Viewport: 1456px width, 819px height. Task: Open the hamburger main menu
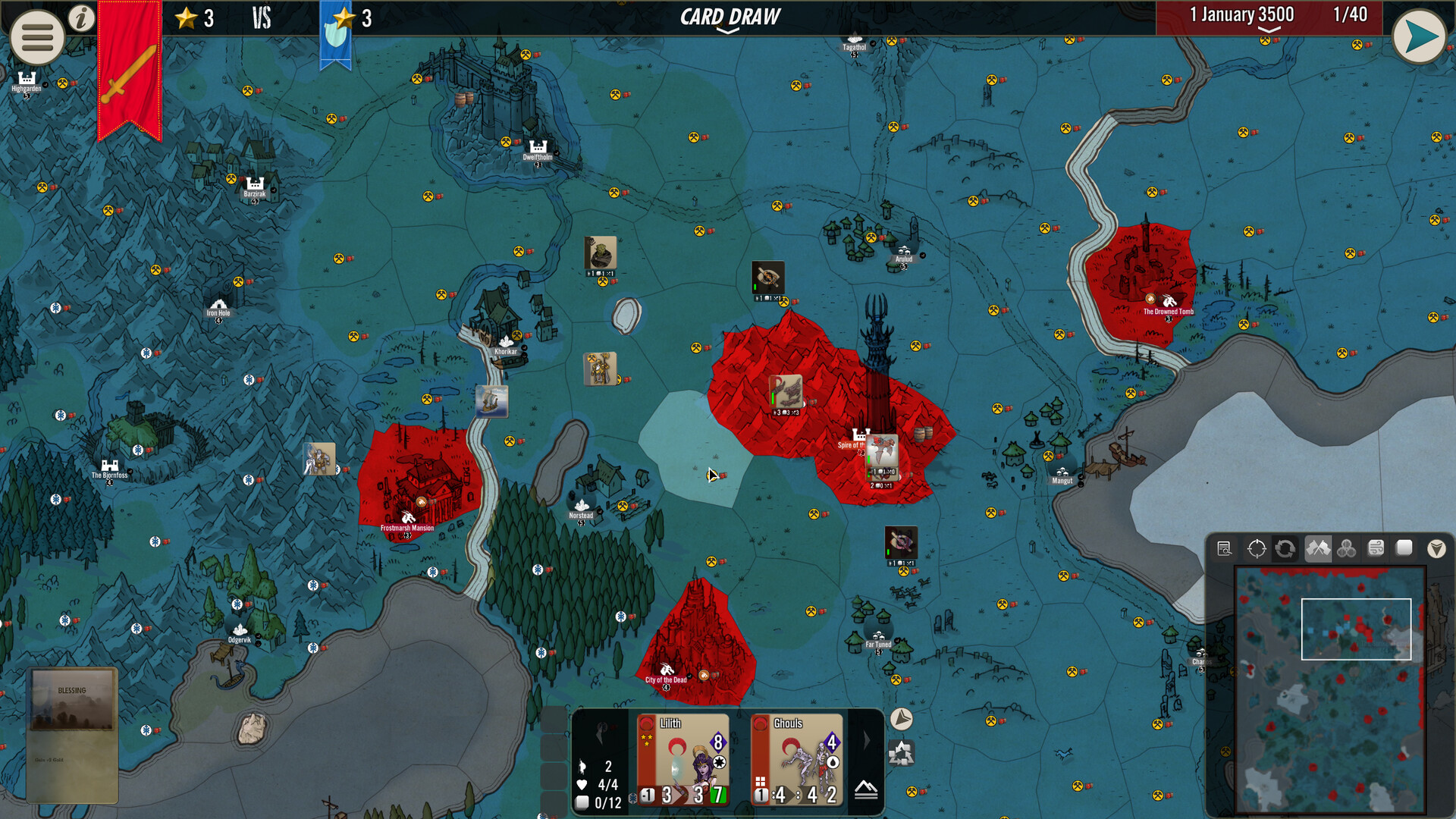pos(36,36)
